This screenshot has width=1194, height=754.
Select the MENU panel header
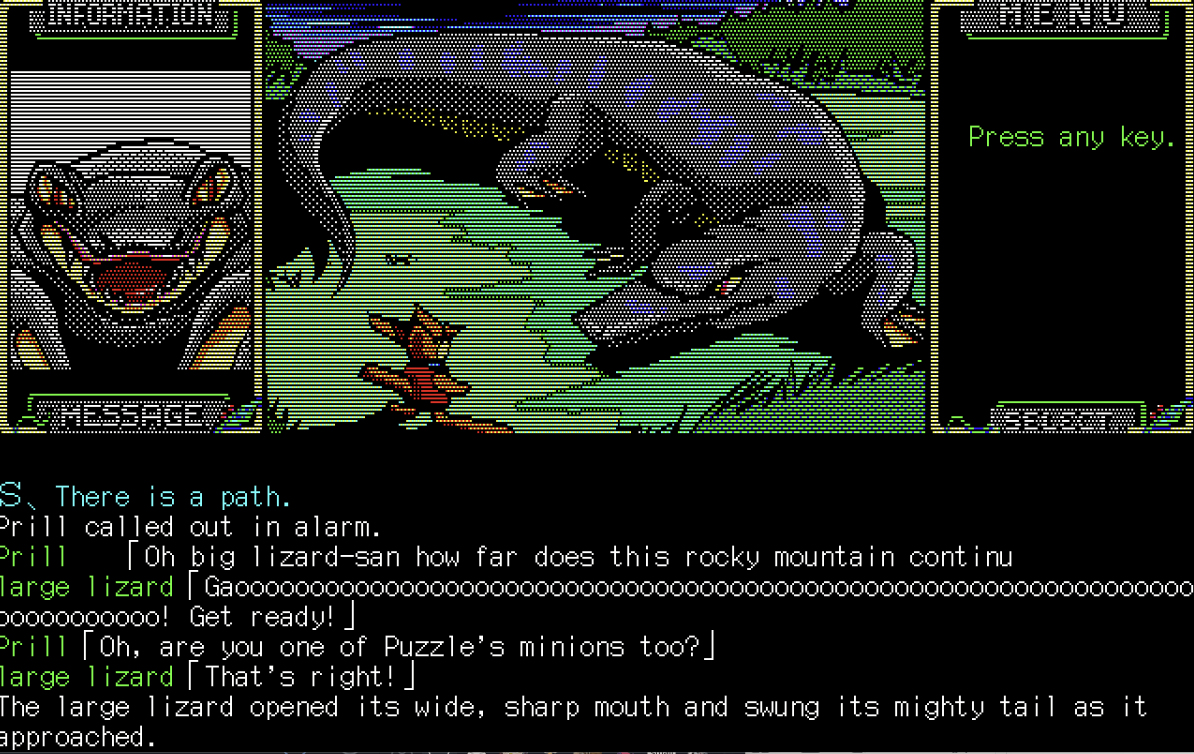click(1064, 16)
